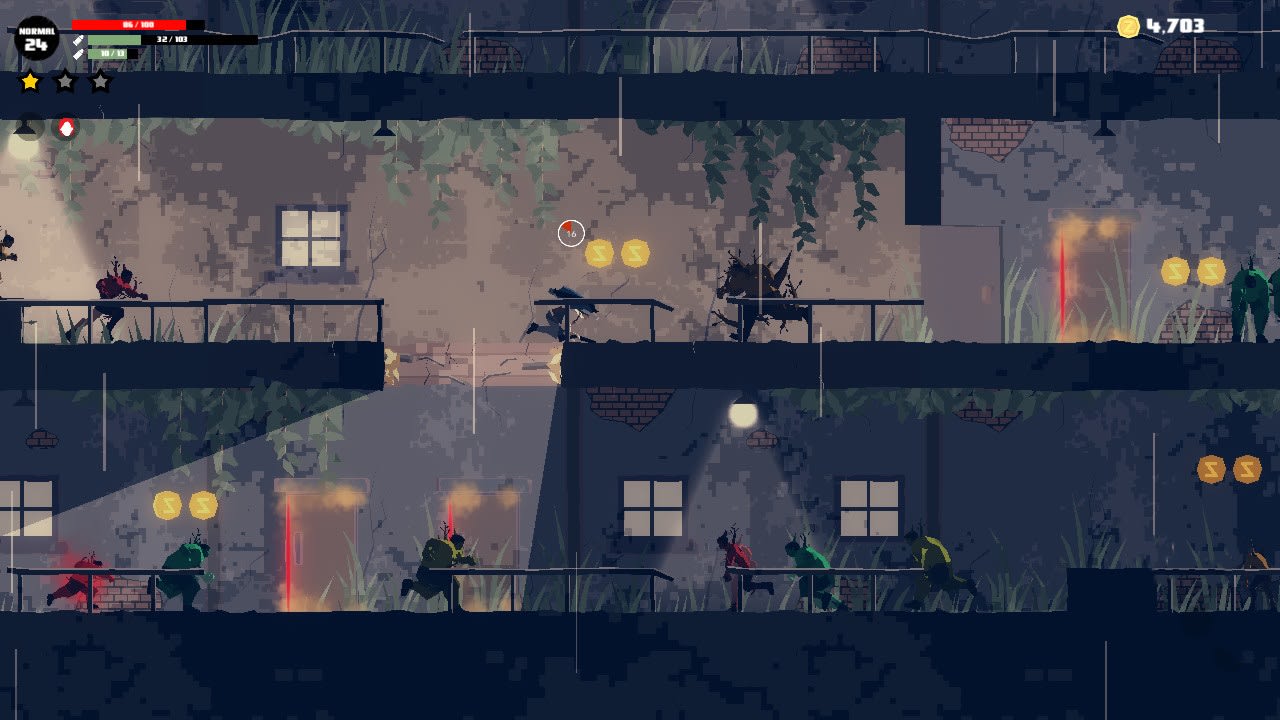The width and height of the screenshot is (1280, 720).
Task: Click the rifle bullet icon next to 32/103
Action: pyautogui.click(x=79, y=40)
